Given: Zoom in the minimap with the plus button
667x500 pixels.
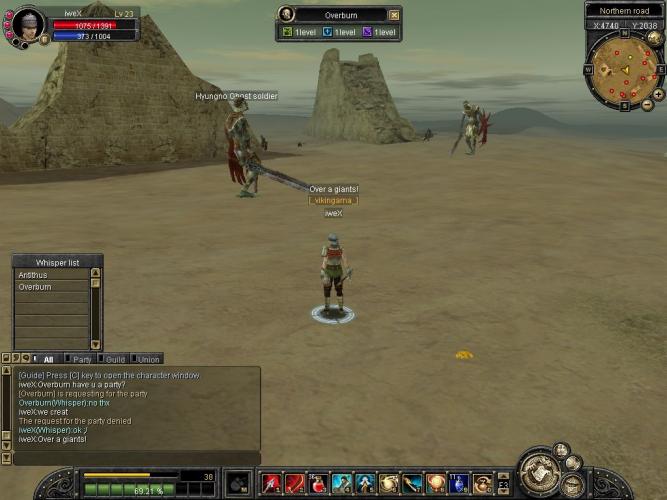Looking at the screenshot, I should 658,93.
